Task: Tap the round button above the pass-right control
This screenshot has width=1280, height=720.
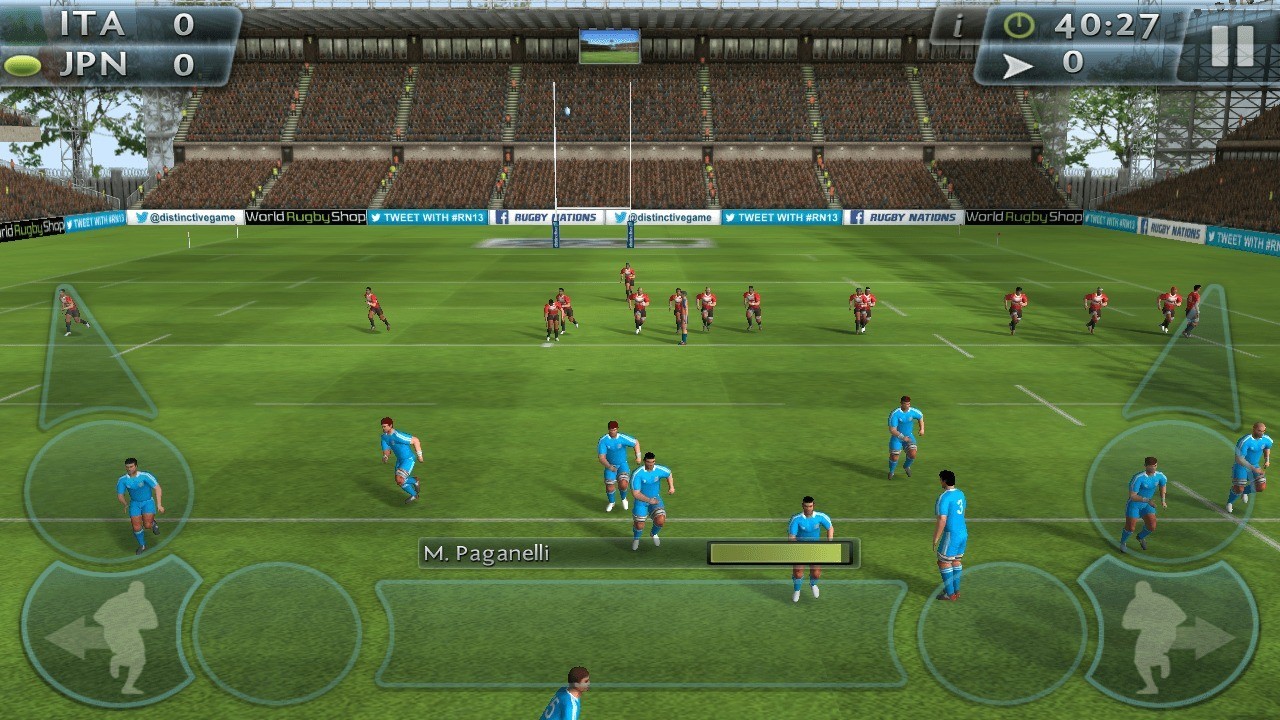Action: (x=1170, y=492)
